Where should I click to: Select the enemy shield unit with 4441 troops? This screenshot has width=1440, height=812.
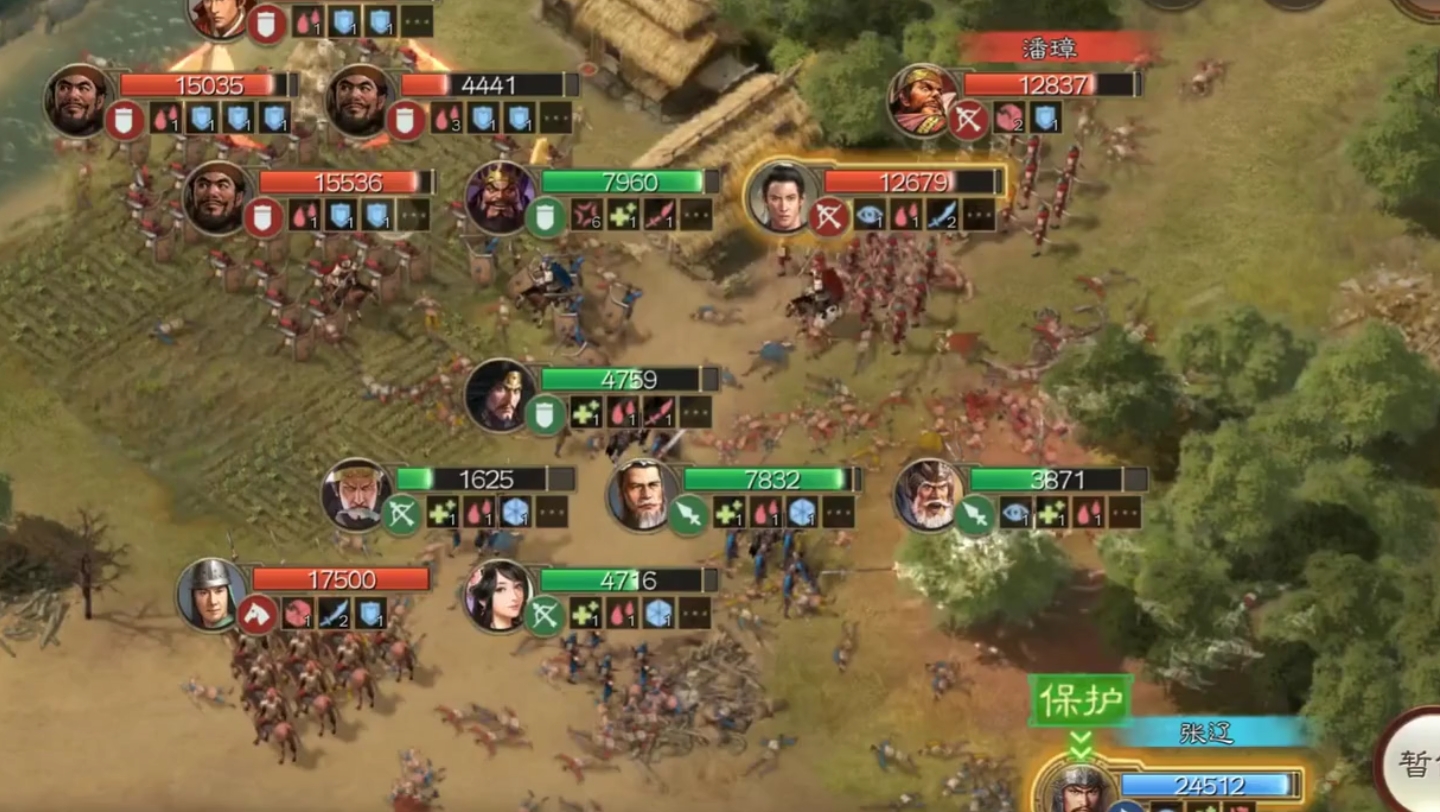[x=360, y=100]
